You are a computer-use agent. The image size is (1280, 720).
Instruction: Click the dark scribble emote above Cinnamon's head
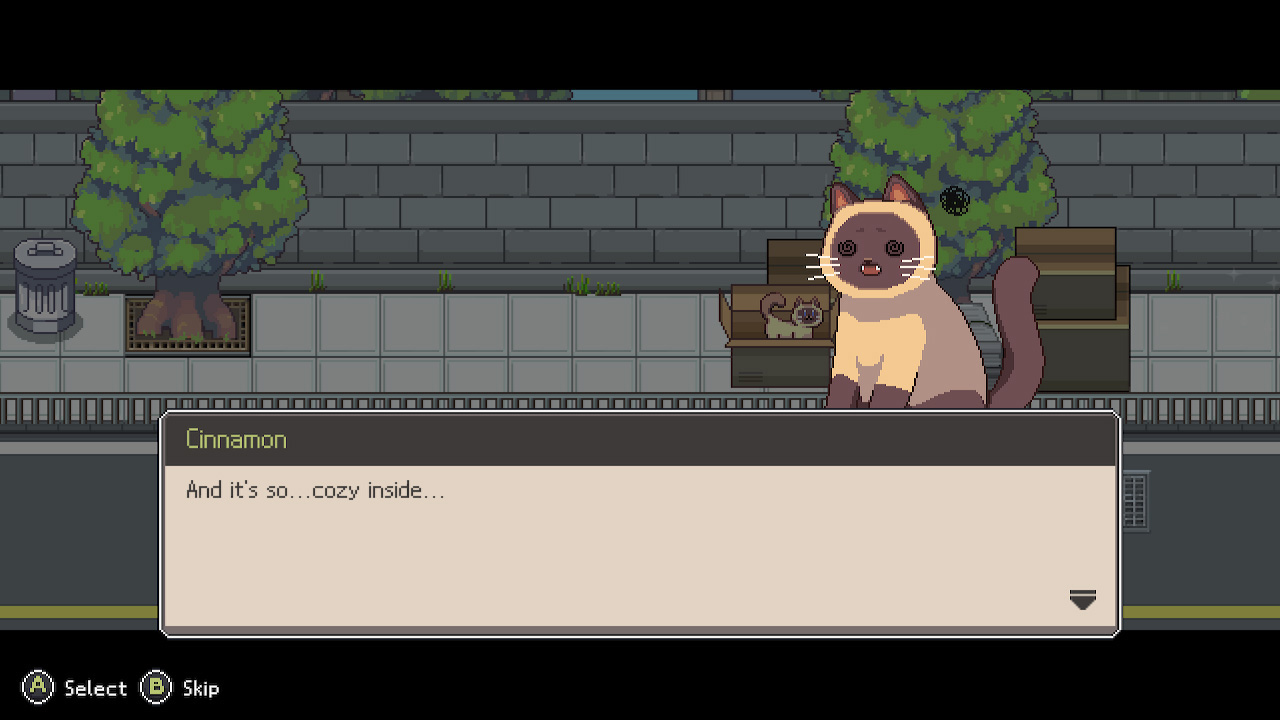pos(953,200)
